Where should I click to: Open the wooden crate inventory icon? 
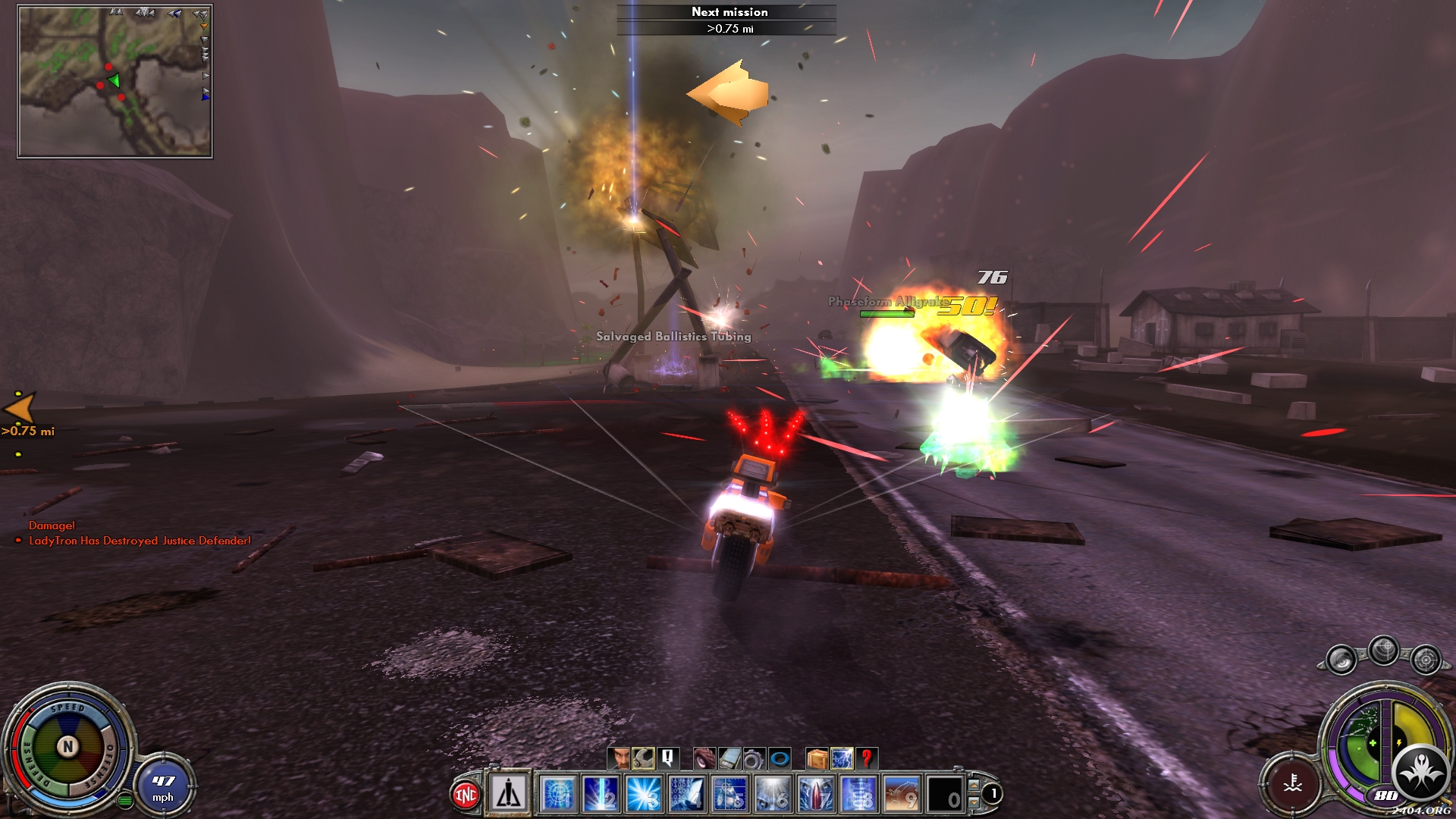[817, 758]
